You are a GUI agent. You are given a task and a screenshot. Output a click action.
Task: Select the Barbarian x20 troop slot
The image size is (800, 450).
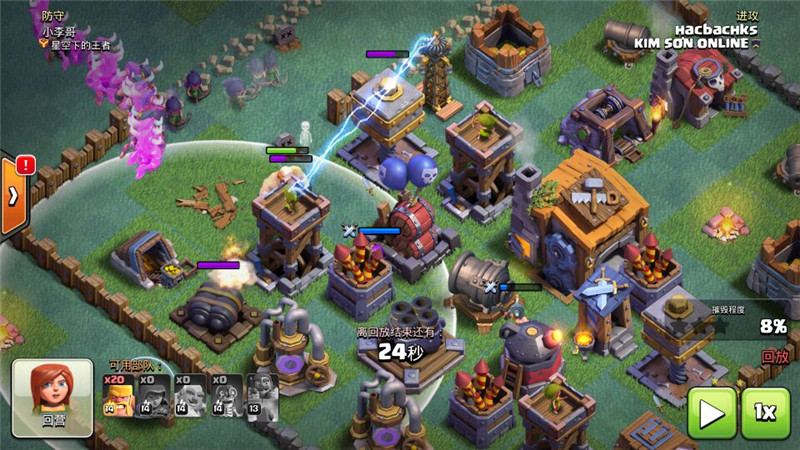pyautogui.click(x=119, y=395)
